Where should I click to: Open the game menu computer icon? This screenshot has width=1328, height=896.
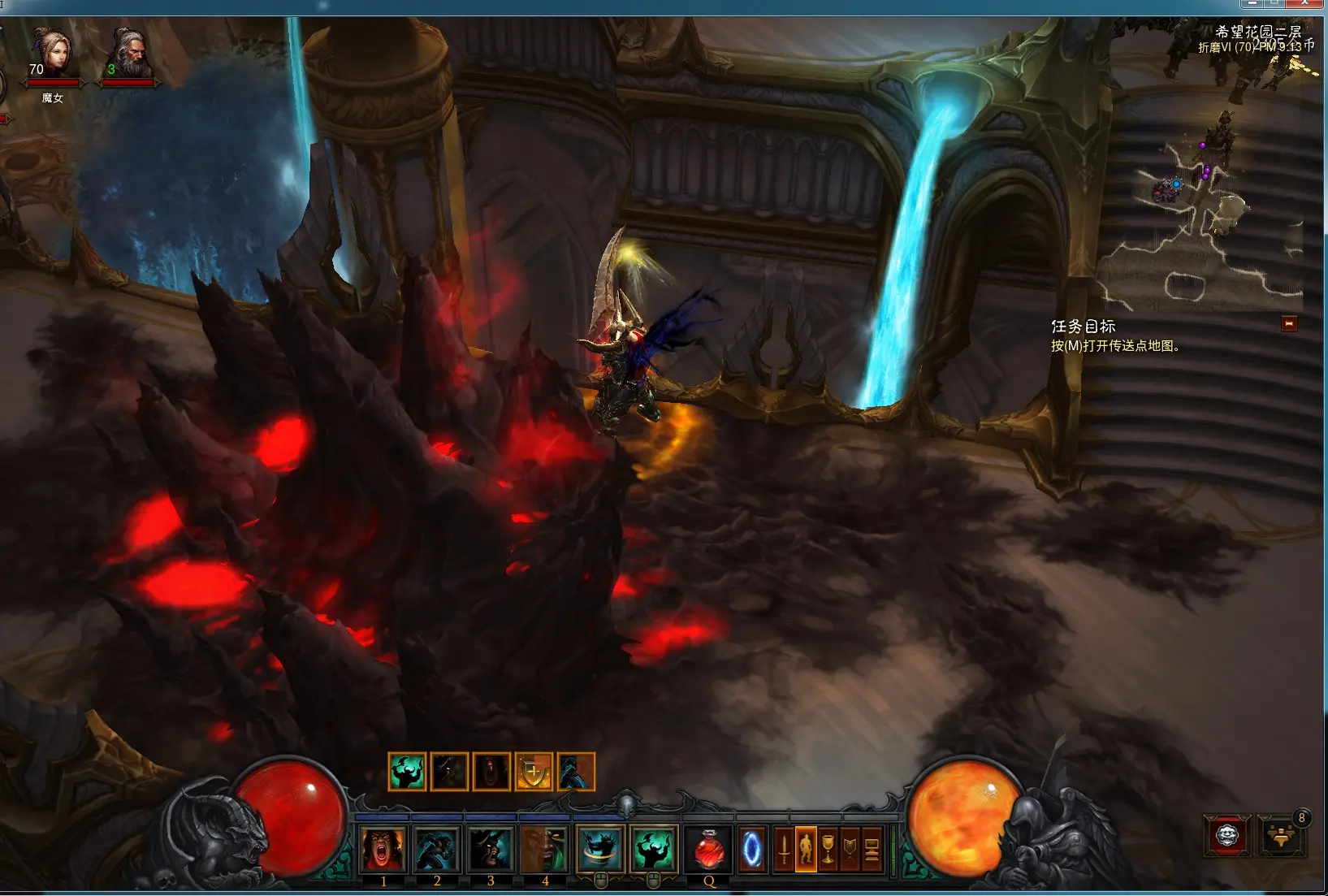coord(872,850)
